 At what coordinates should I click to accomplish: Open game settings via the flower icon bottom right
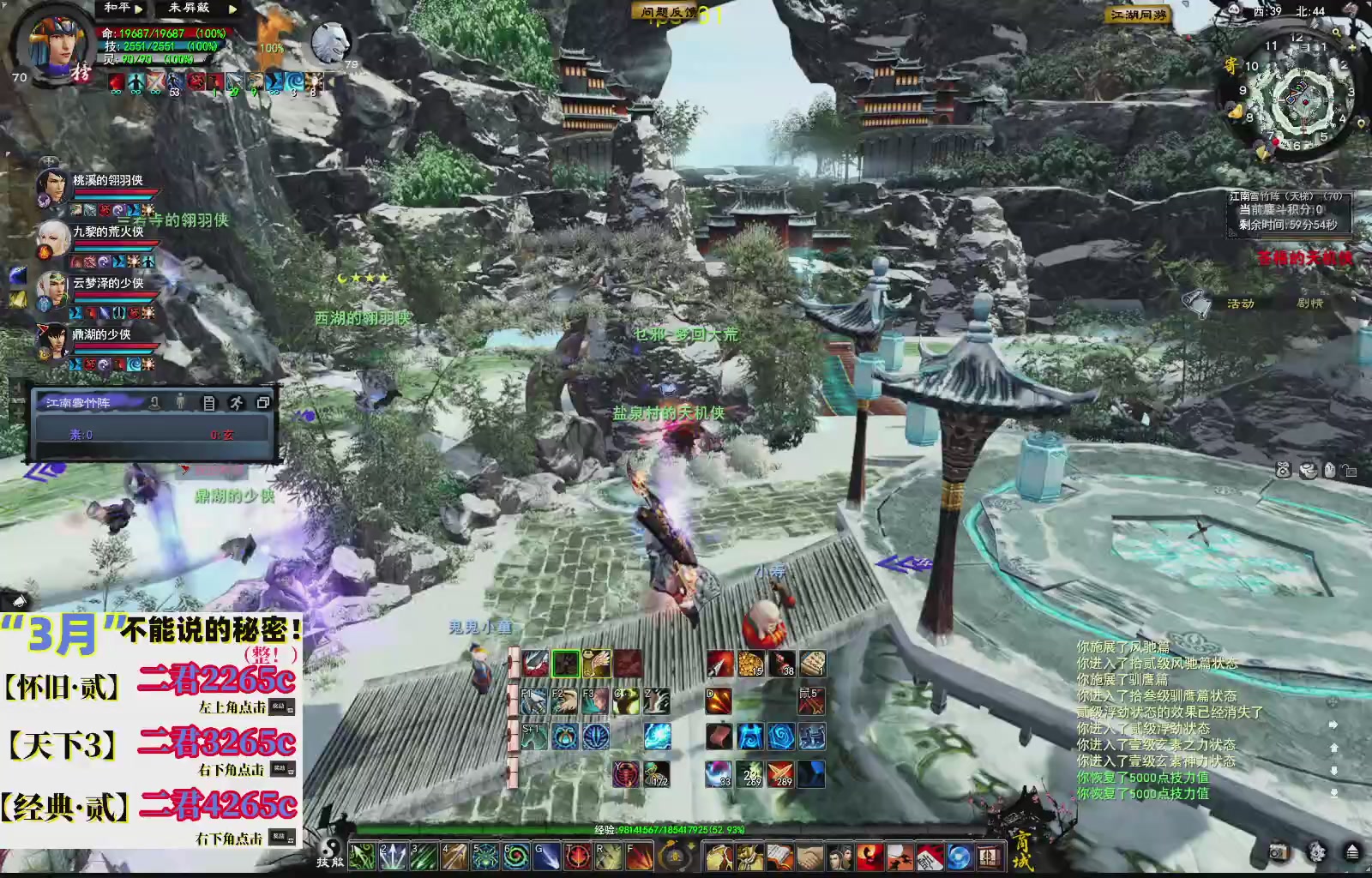[1316, 851]
